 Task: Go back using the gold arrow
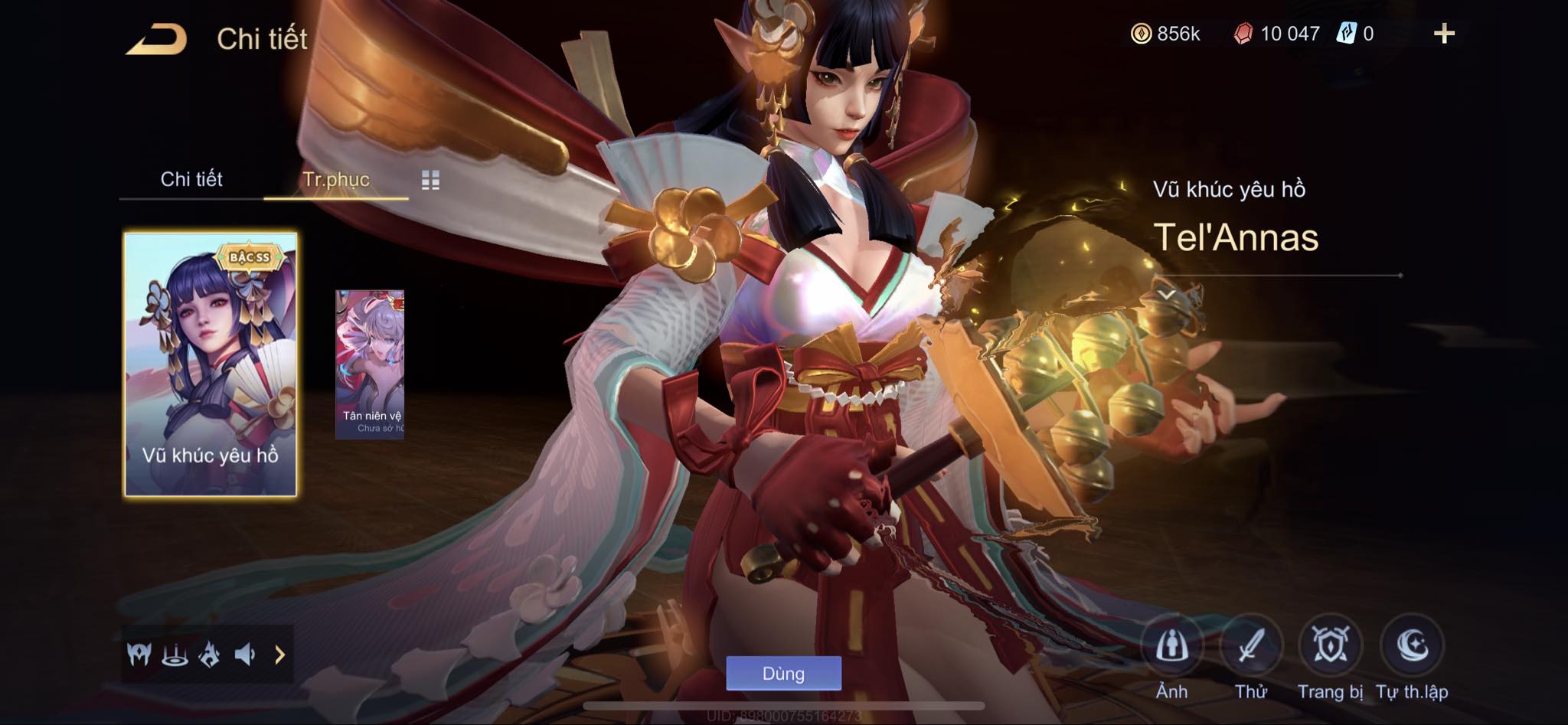point(157,39)
